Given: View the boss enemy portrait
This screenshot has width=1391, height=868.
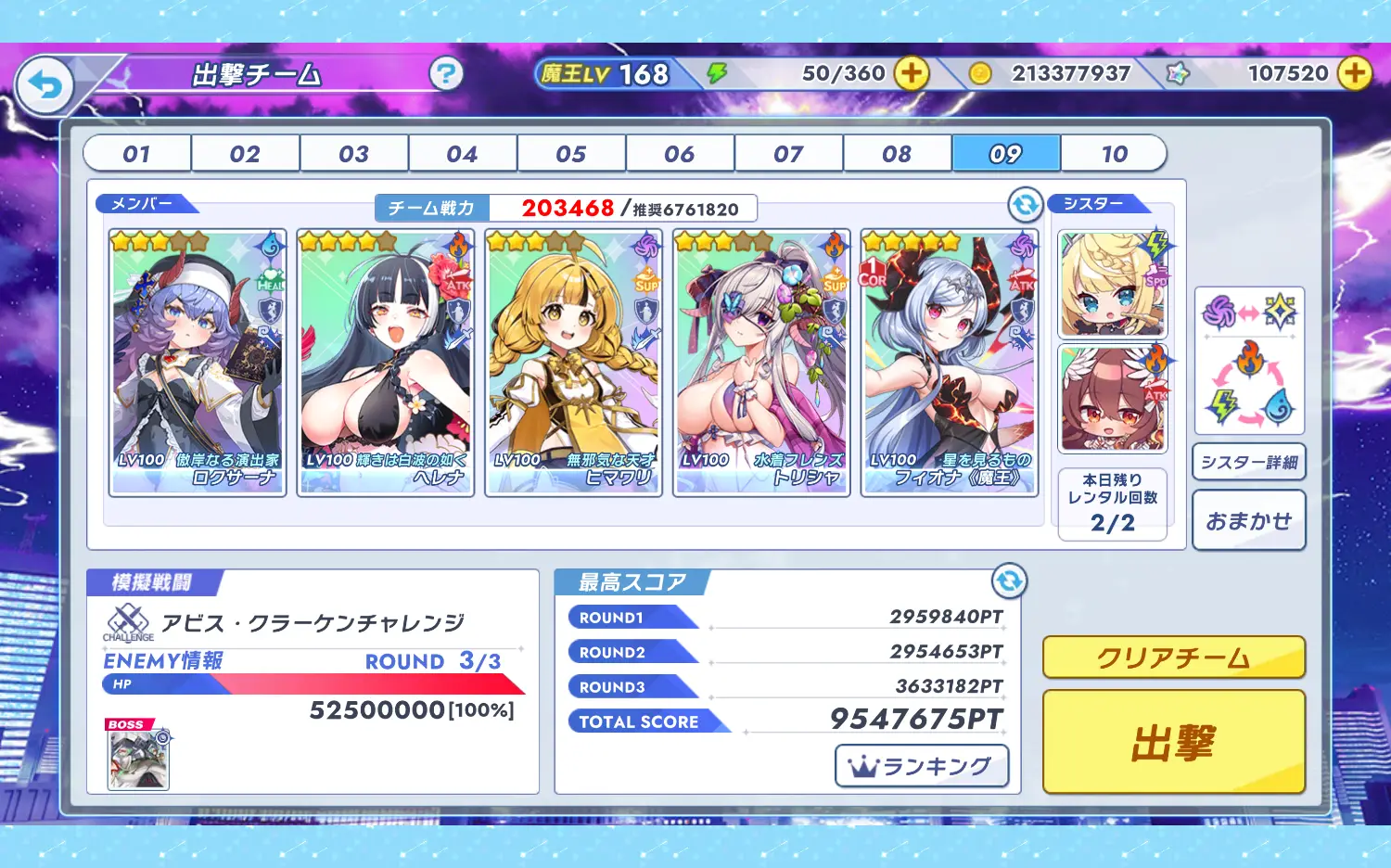Looking at the screenshot, I should click(138, 759).
